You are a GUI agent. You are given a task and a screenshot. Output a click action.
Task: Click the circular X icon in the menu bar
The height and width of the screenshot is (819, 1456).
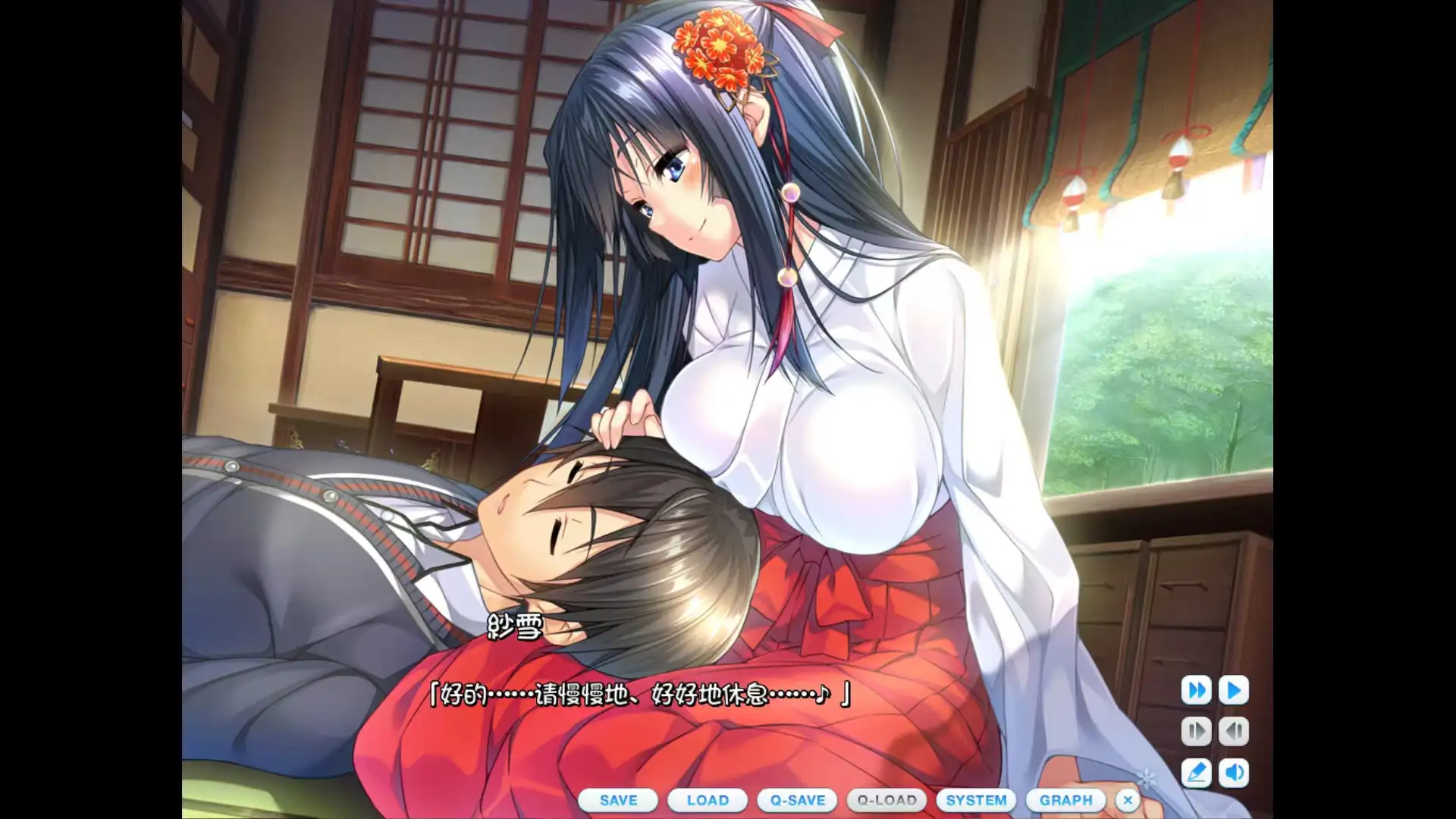coord(1127,800)
